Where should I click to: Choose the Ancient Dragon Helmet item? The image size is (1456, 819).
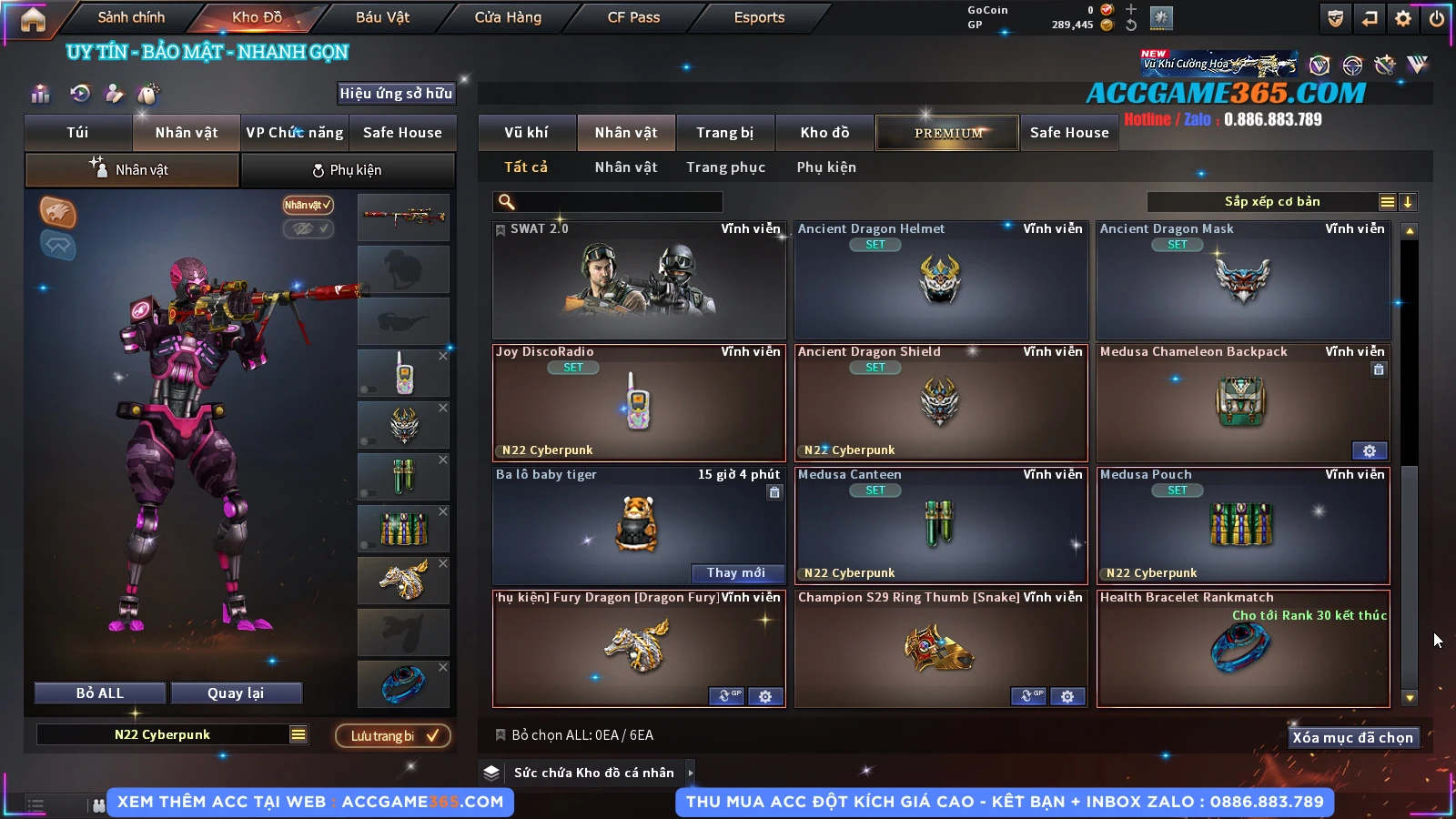(941, 280)
